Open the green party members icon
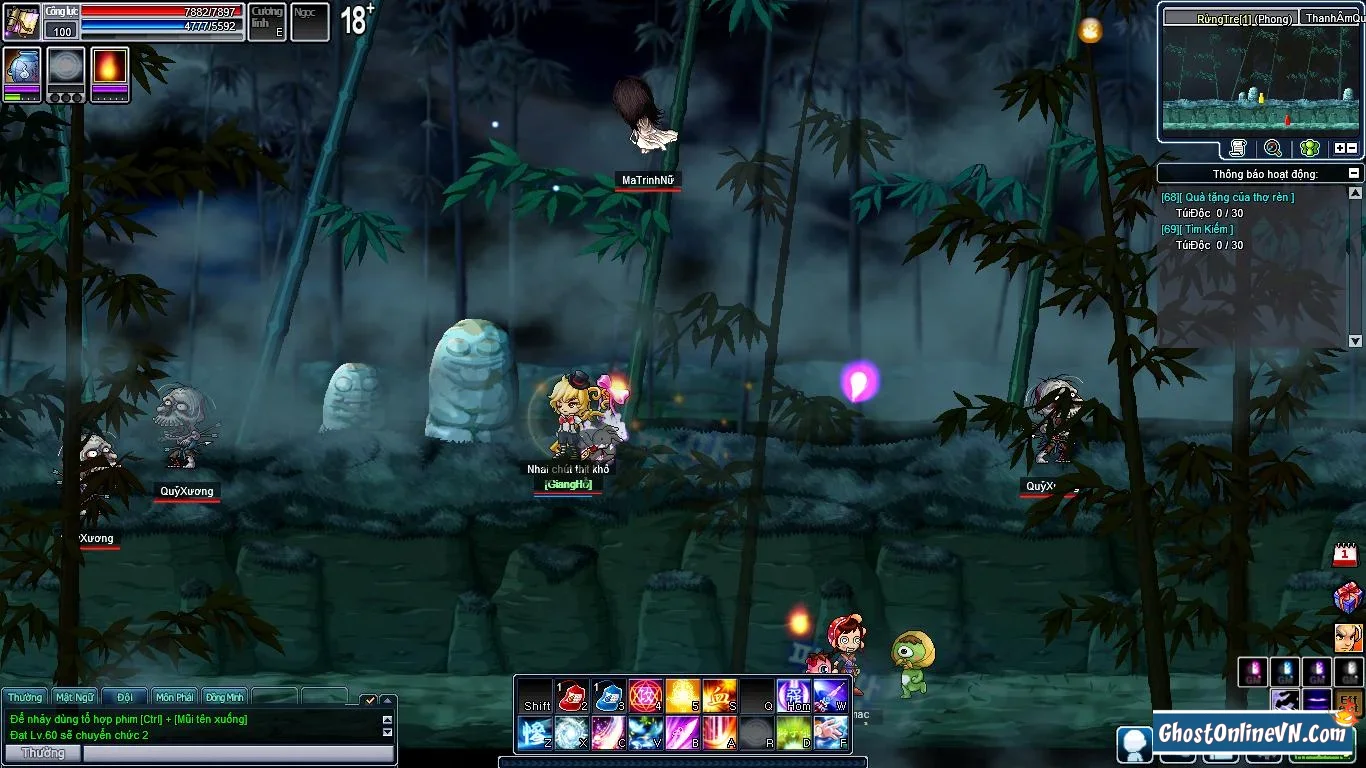1366x768 pixels. point(1309,148)
